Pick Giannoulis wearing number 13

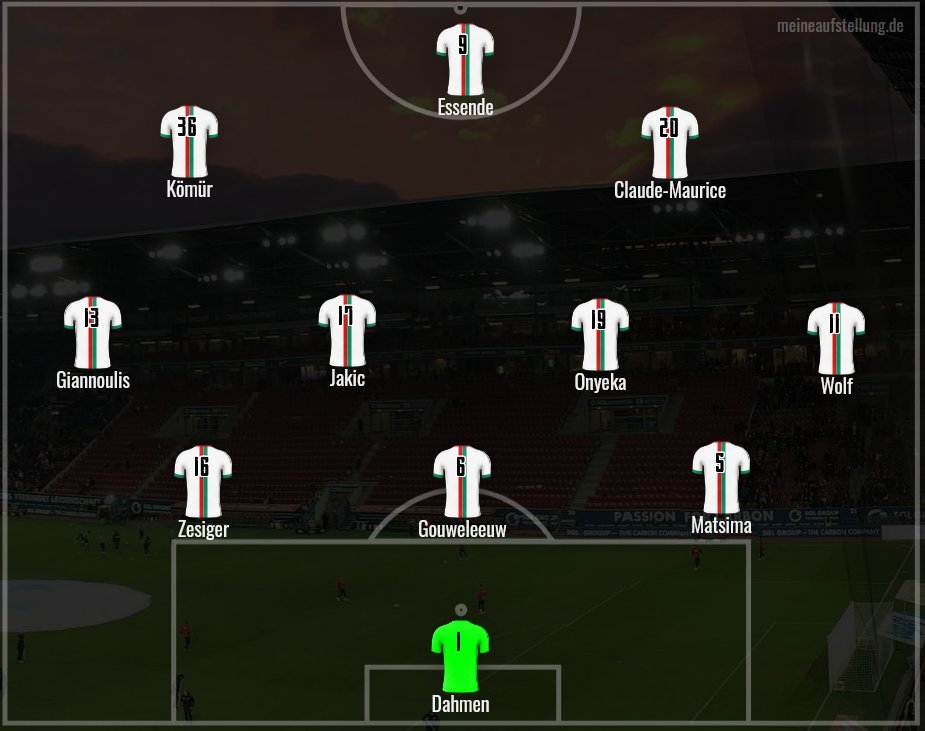(x=92, y=331)
